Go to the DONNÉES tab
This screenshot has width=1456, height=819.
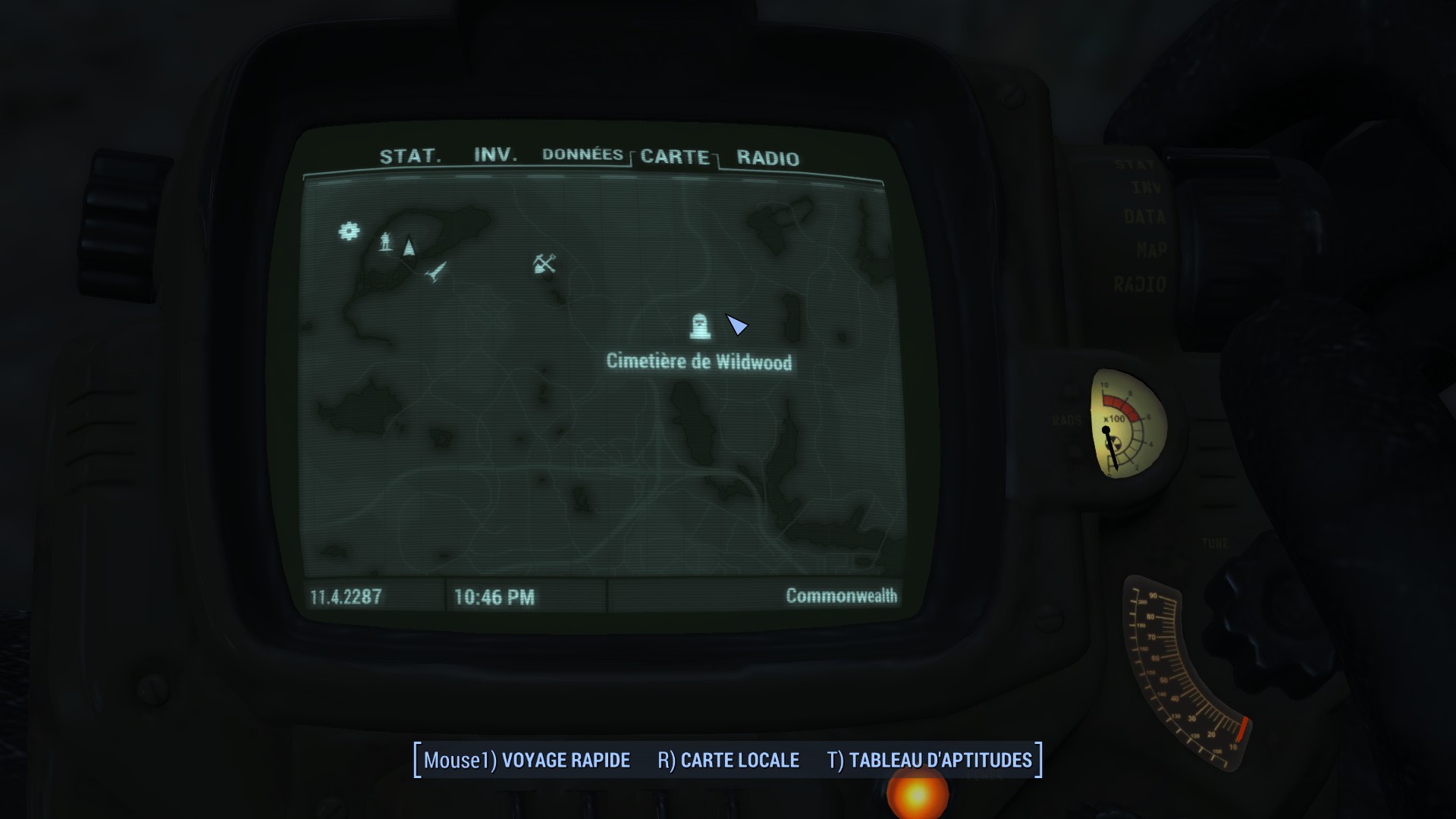(582, 155)
